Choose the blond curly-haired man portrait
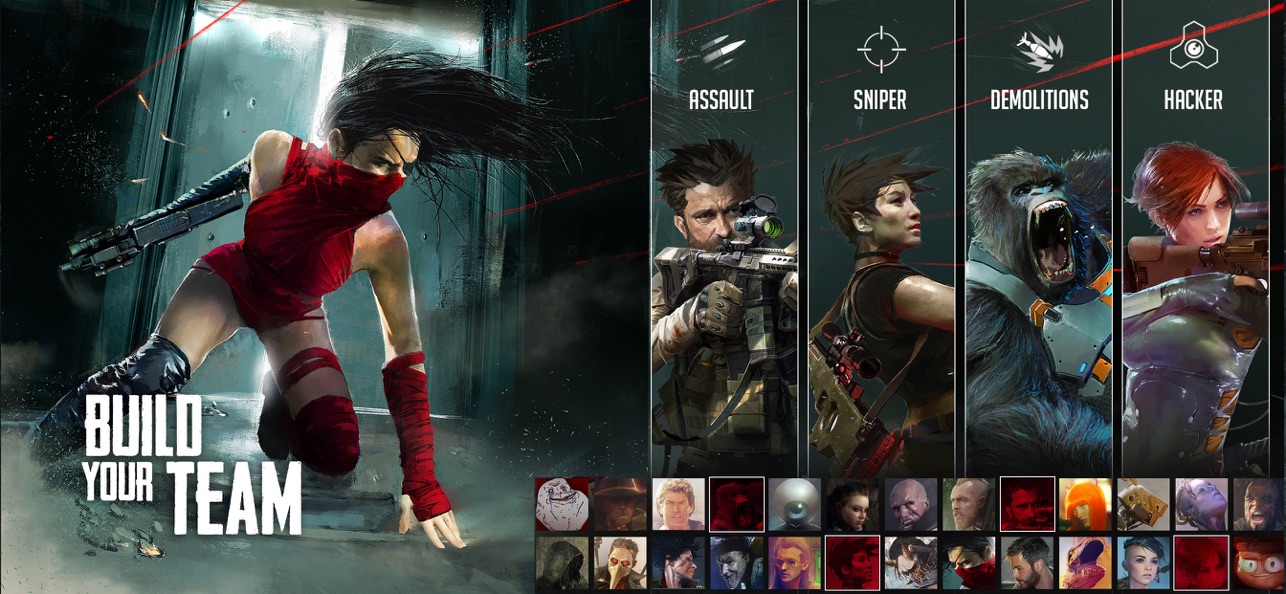Screen dimensions: 1286x594 tap(679, 504)
